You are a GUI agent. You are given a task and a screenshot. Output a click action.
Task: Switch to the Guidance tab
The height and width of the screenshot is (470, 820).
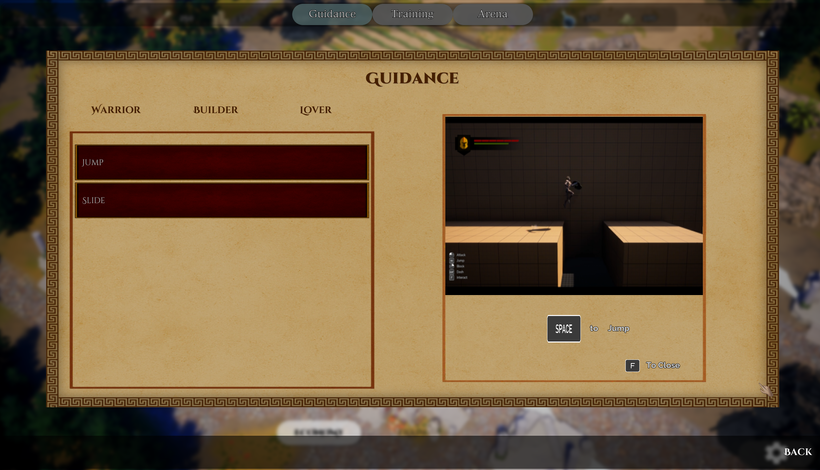coord(332,14)
